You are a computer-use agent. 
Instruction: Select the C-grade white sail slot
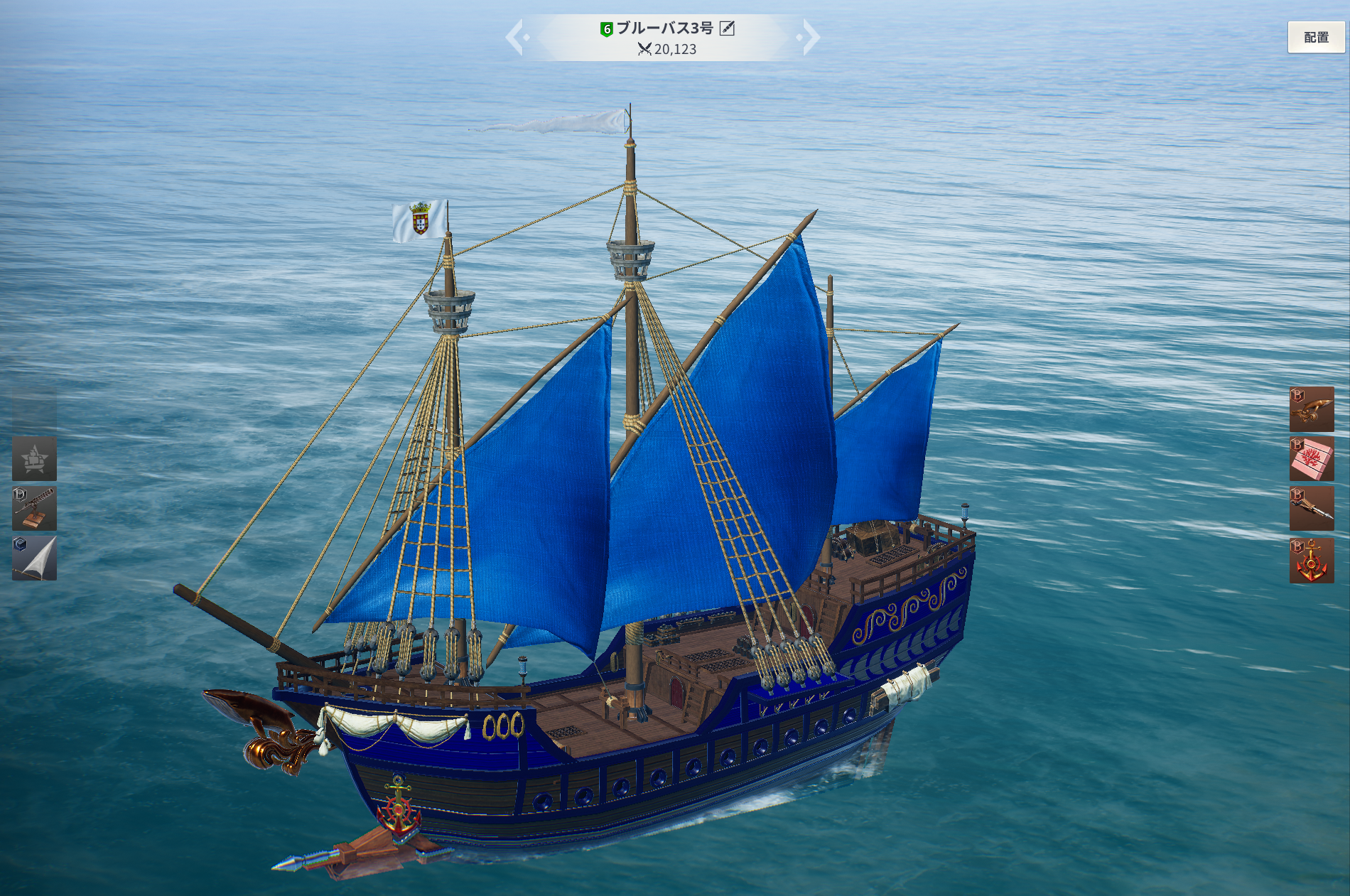point(34,558)
